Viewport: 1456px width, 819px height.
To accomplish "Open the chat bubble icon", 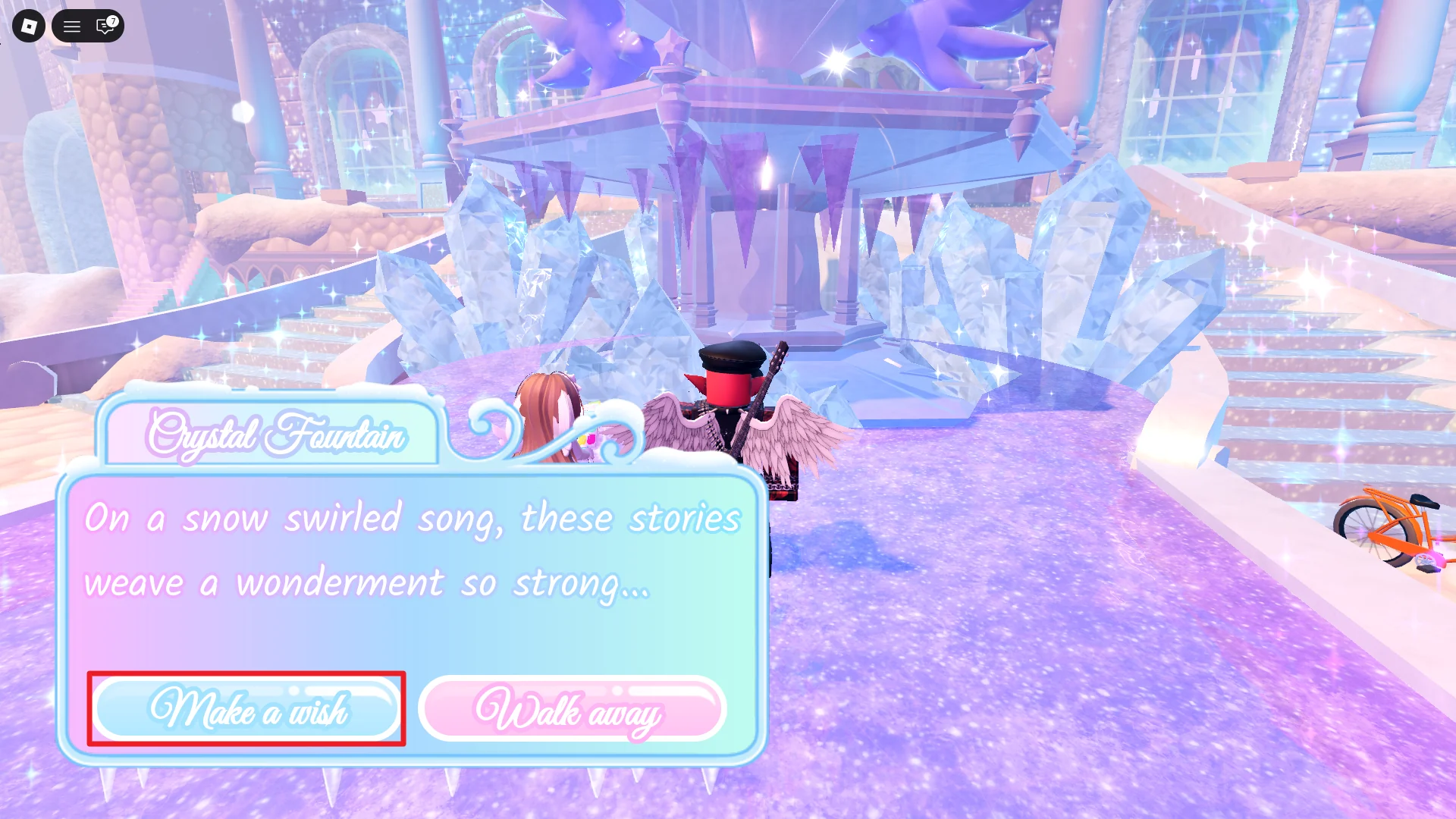I will [103, 27].
